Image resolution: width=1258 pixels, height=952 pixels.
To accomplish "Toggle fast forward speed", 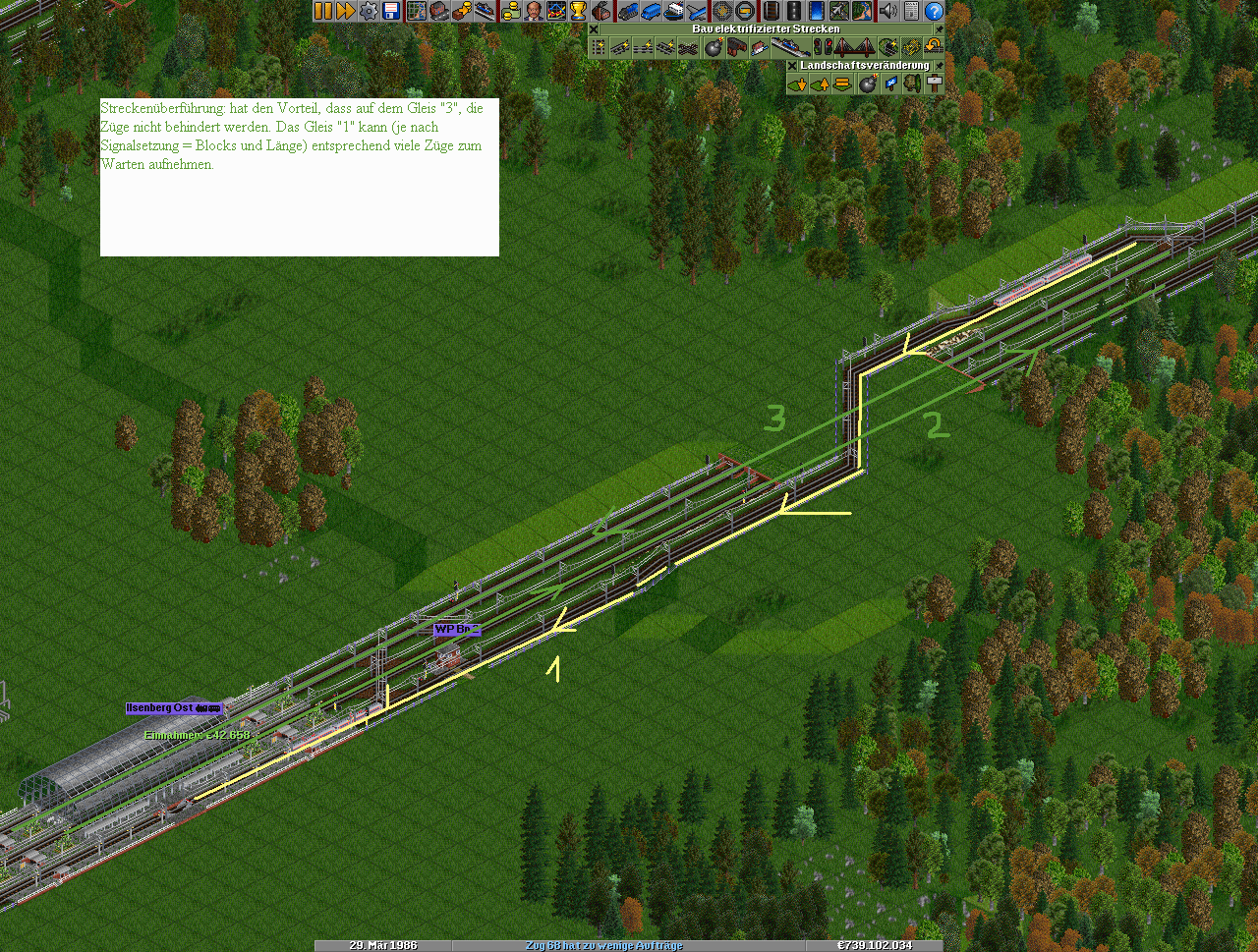I will (346, 11).
